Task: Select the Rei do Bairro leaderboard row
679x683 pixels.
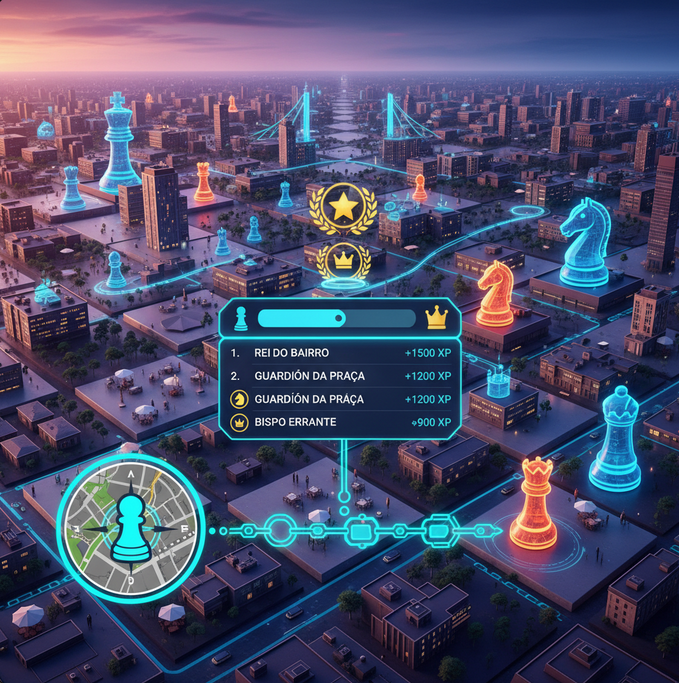Action: coord(340,353)
